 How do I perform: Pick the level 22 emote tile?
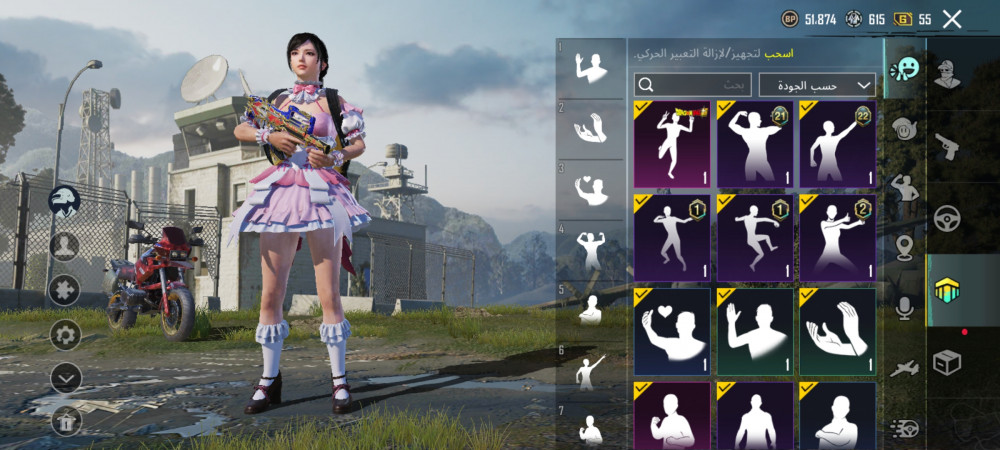pos(837,144)
